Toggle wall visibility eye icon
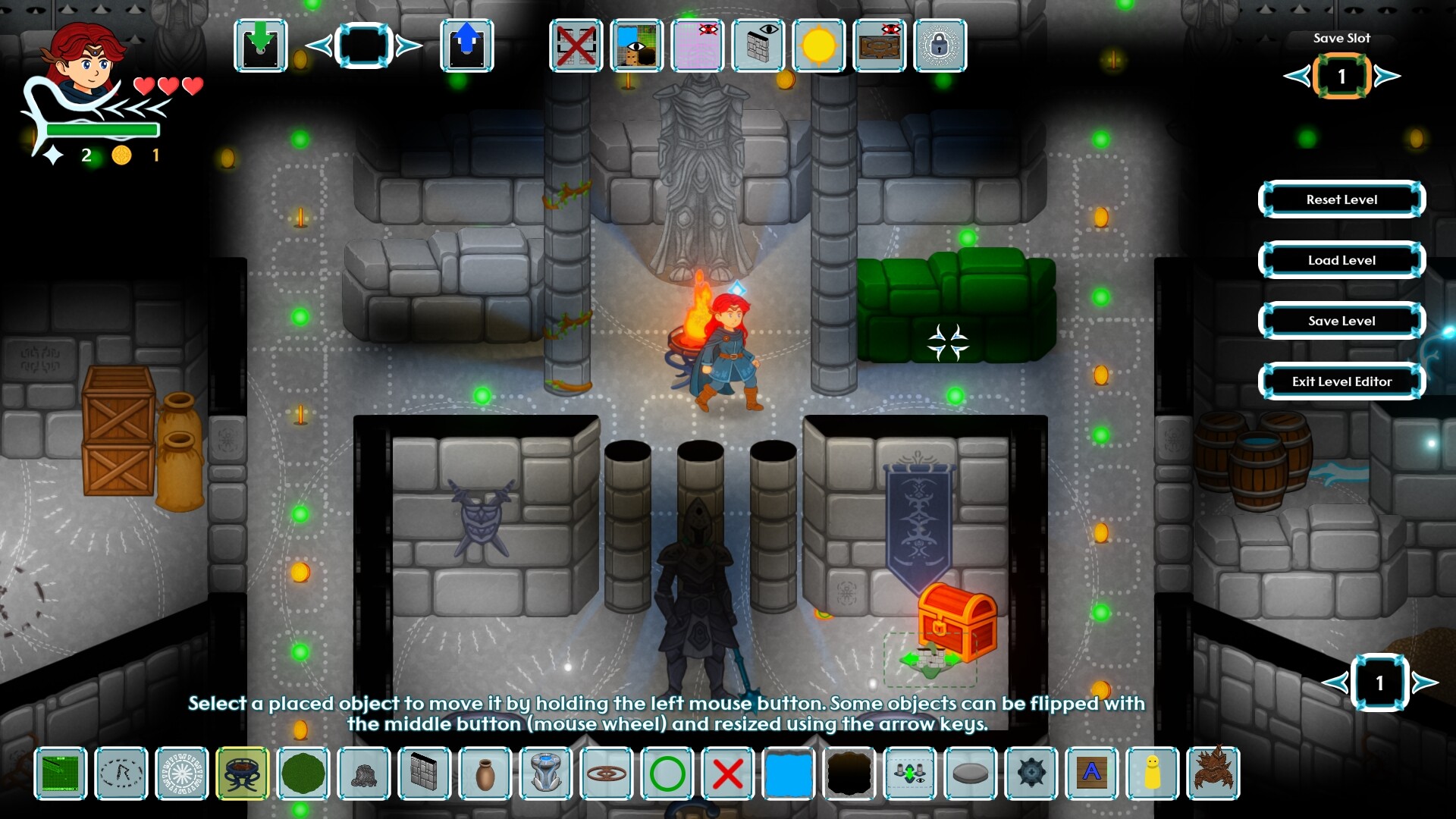Image resolution: width=1456 pixels, height=819 pixels. [x=758, y=45]
